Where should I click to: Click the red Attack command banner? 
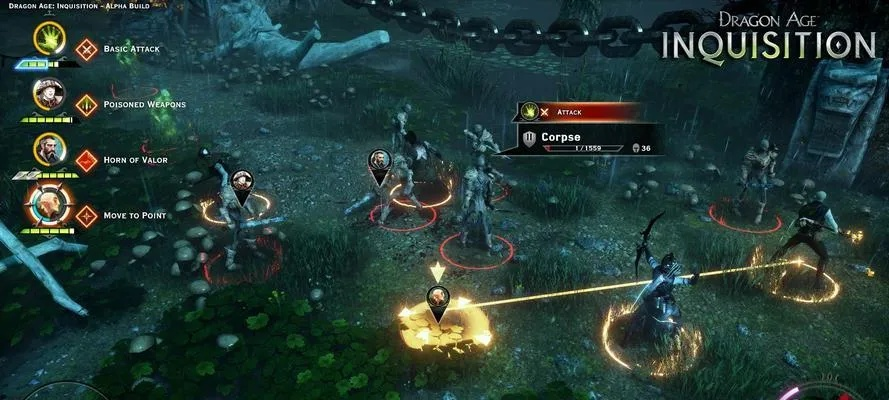click(x=578, y=113)
